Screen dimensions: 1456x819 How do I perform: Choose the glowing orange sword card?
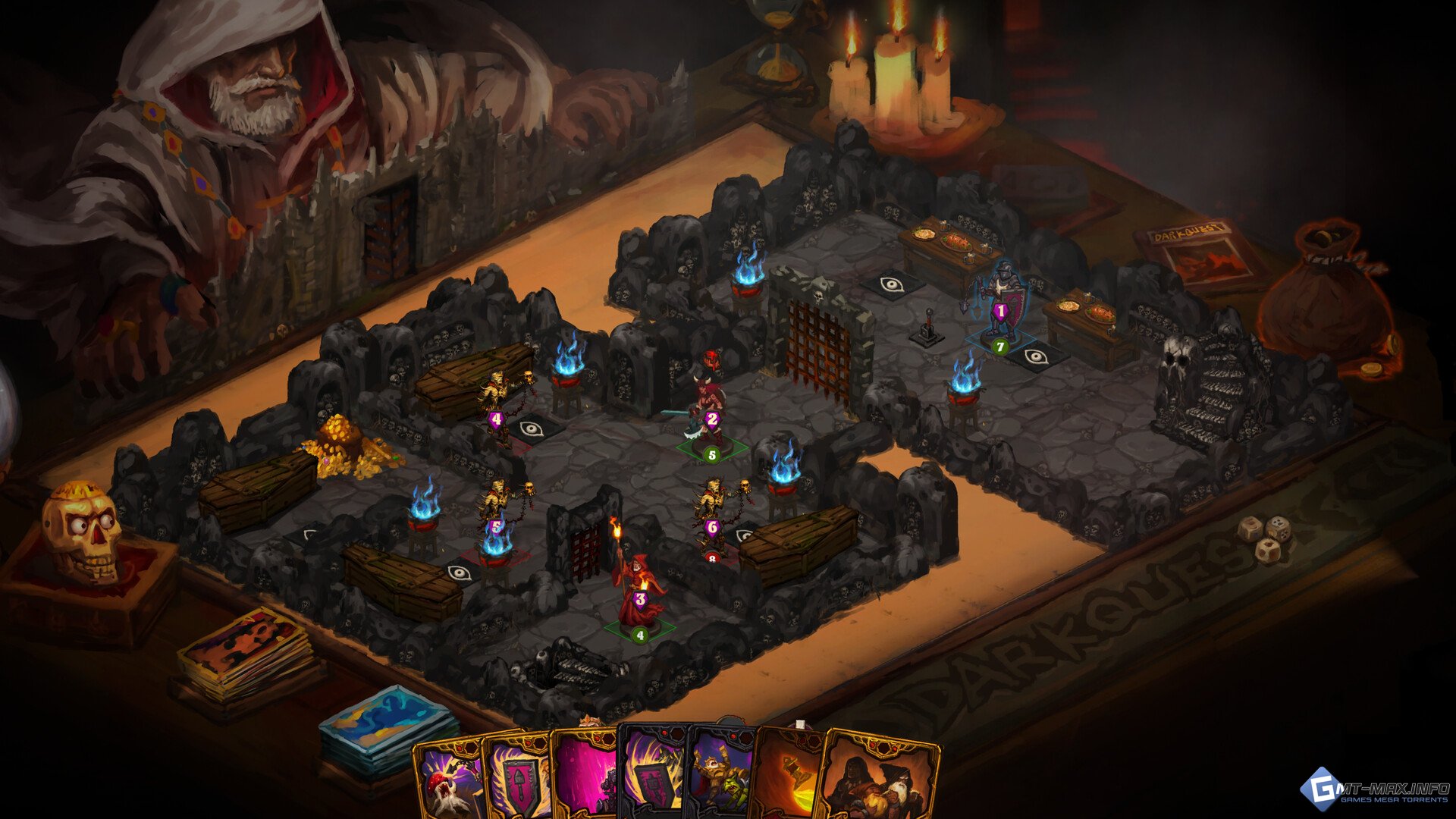(x=790, y=781)
